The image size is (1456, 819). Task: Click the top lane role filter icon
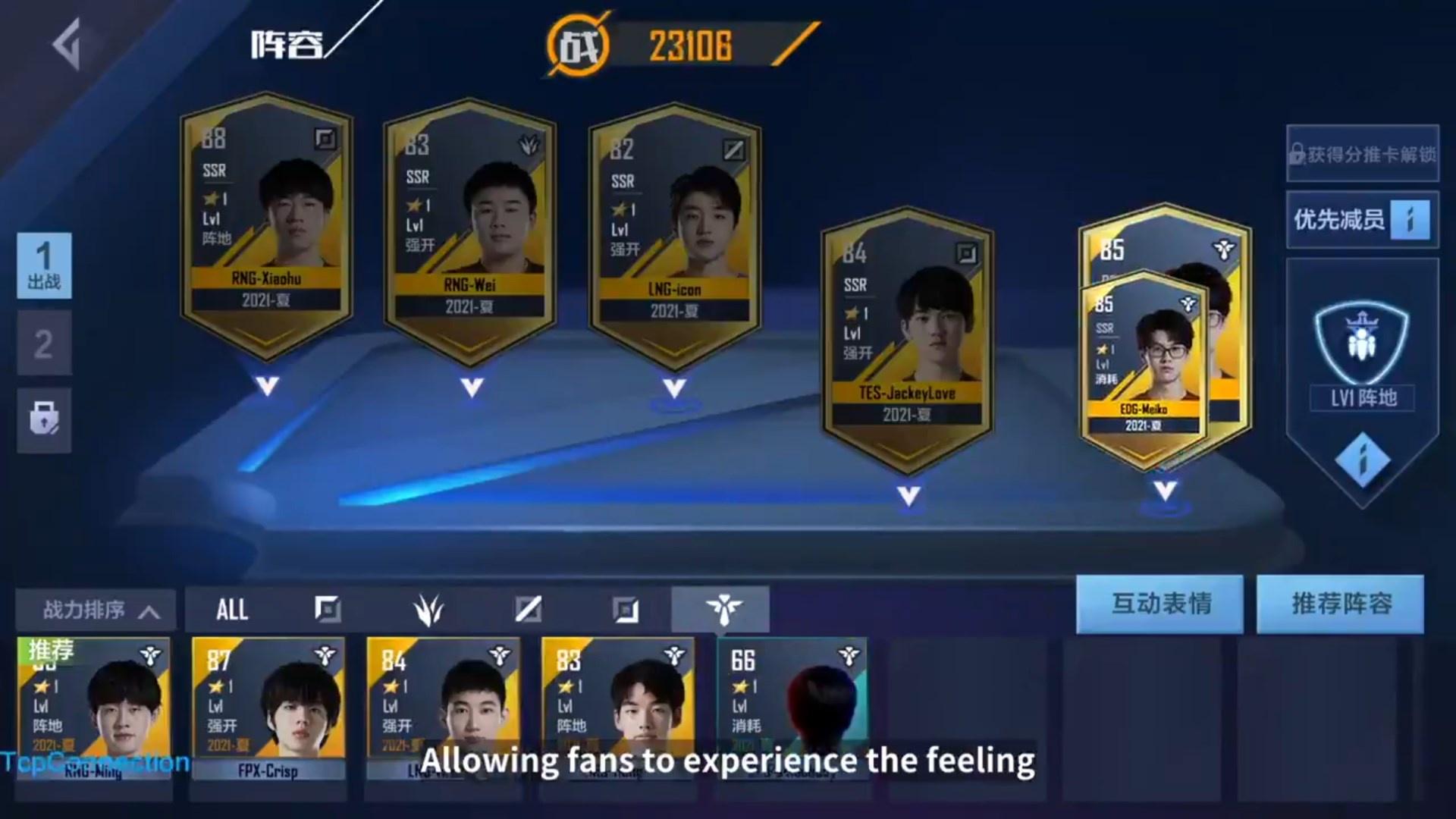click(x=326, y=608)
